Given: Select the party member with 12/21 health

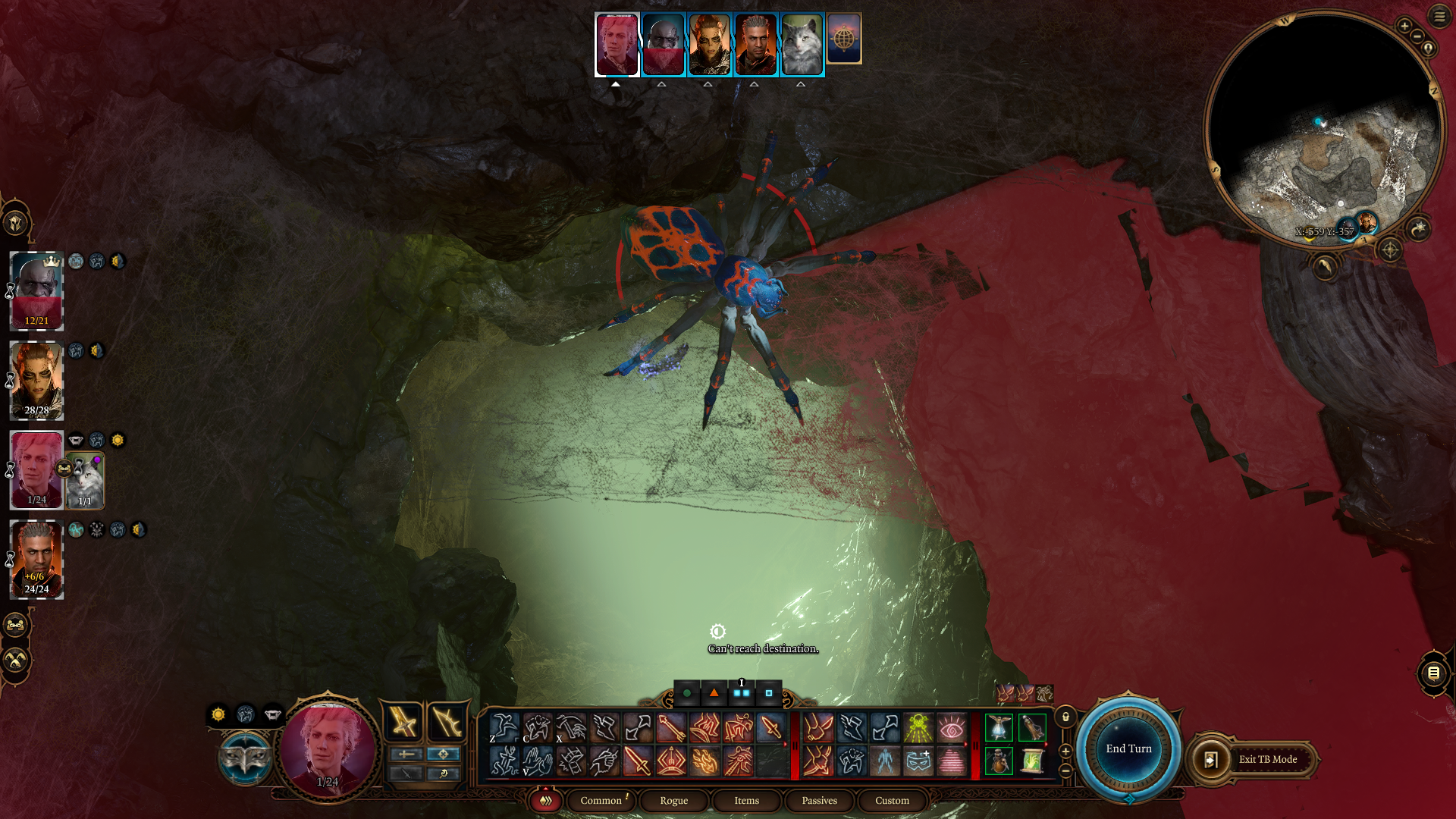Looking at the screenshot, I should [36, 291].
